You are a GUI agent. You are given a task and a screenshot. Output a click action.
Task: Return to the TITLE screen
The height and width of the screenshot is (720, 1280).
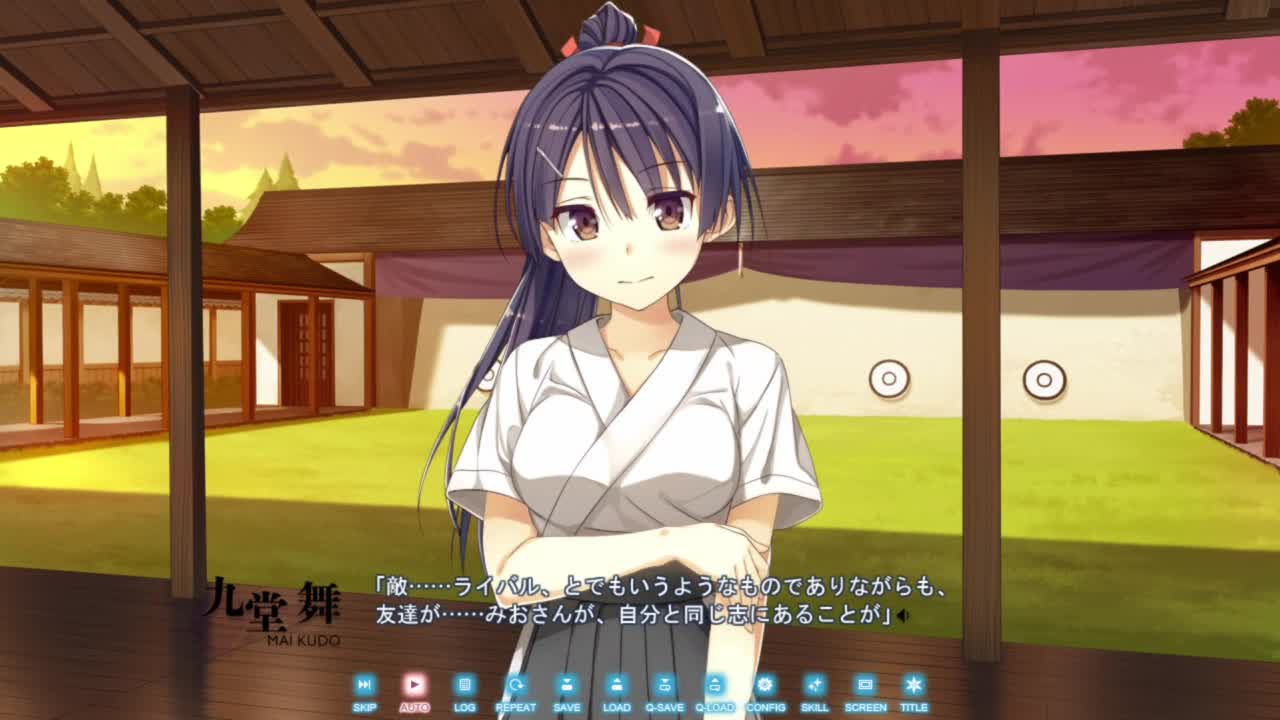[913, 686]
